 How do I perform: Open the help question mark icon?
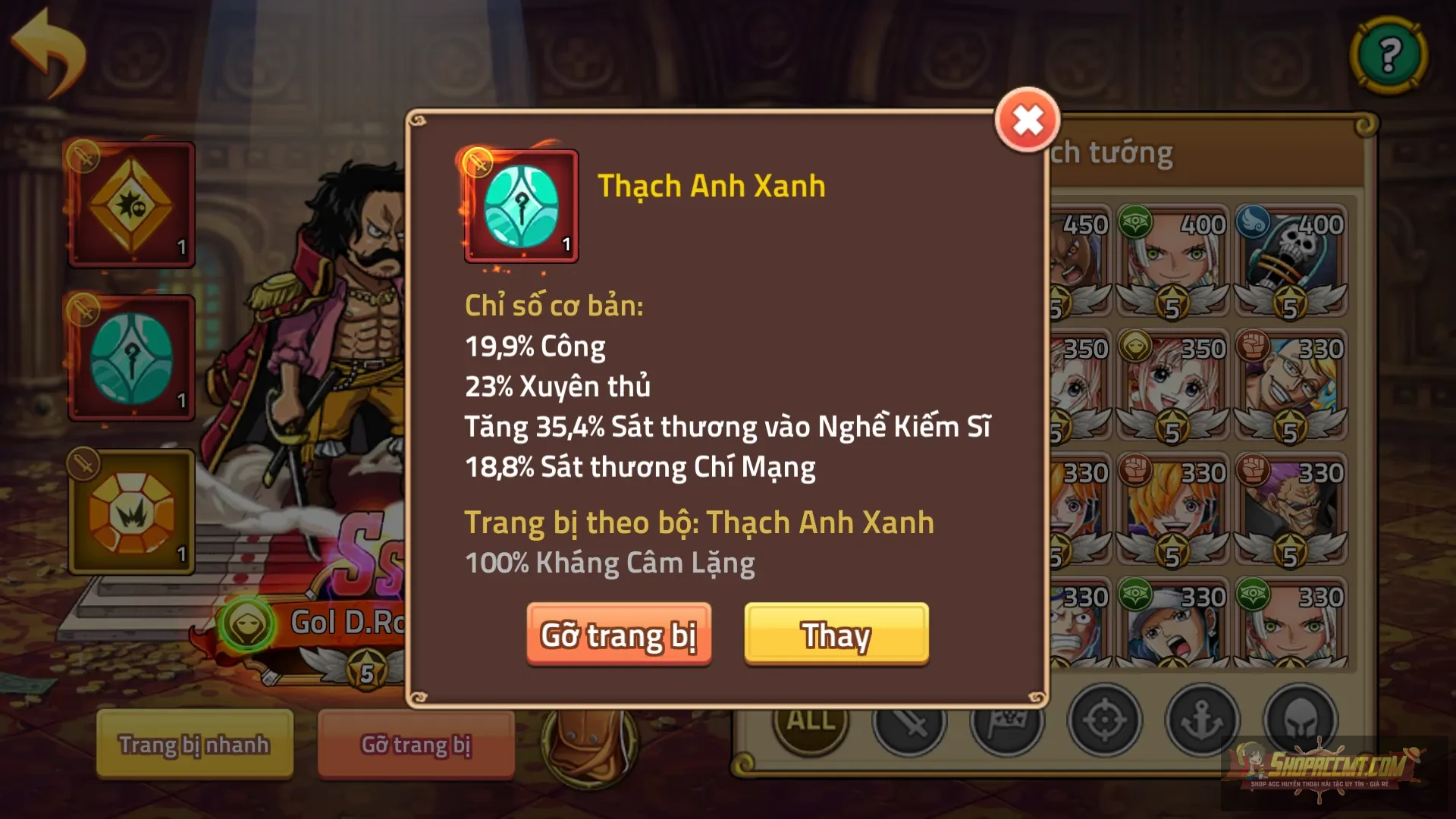click(1392, 55)
